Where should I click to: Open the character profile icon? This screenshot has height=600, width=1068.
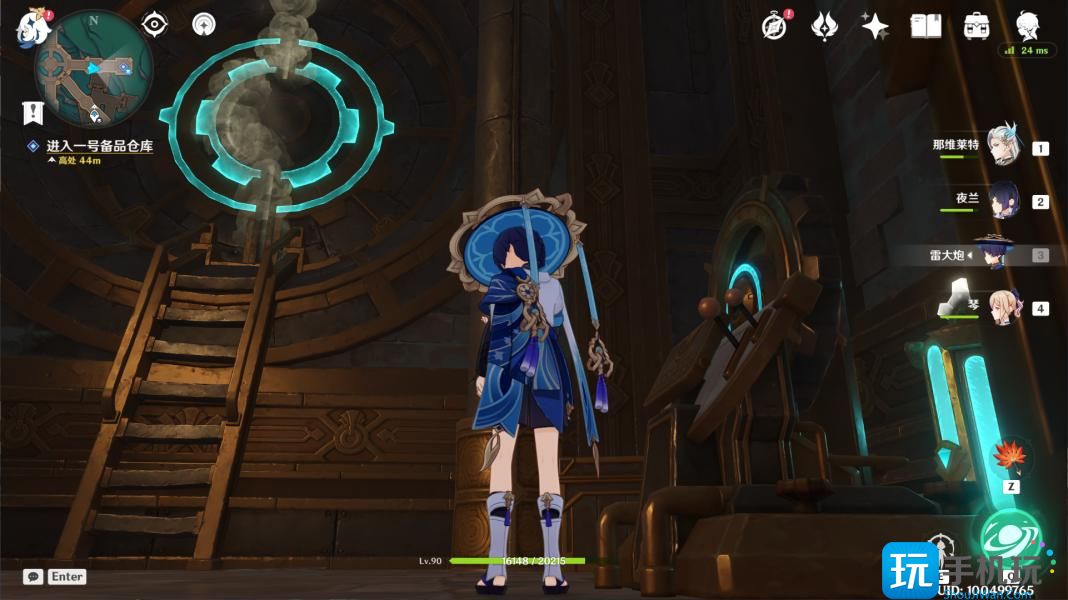coord(1027,26)
